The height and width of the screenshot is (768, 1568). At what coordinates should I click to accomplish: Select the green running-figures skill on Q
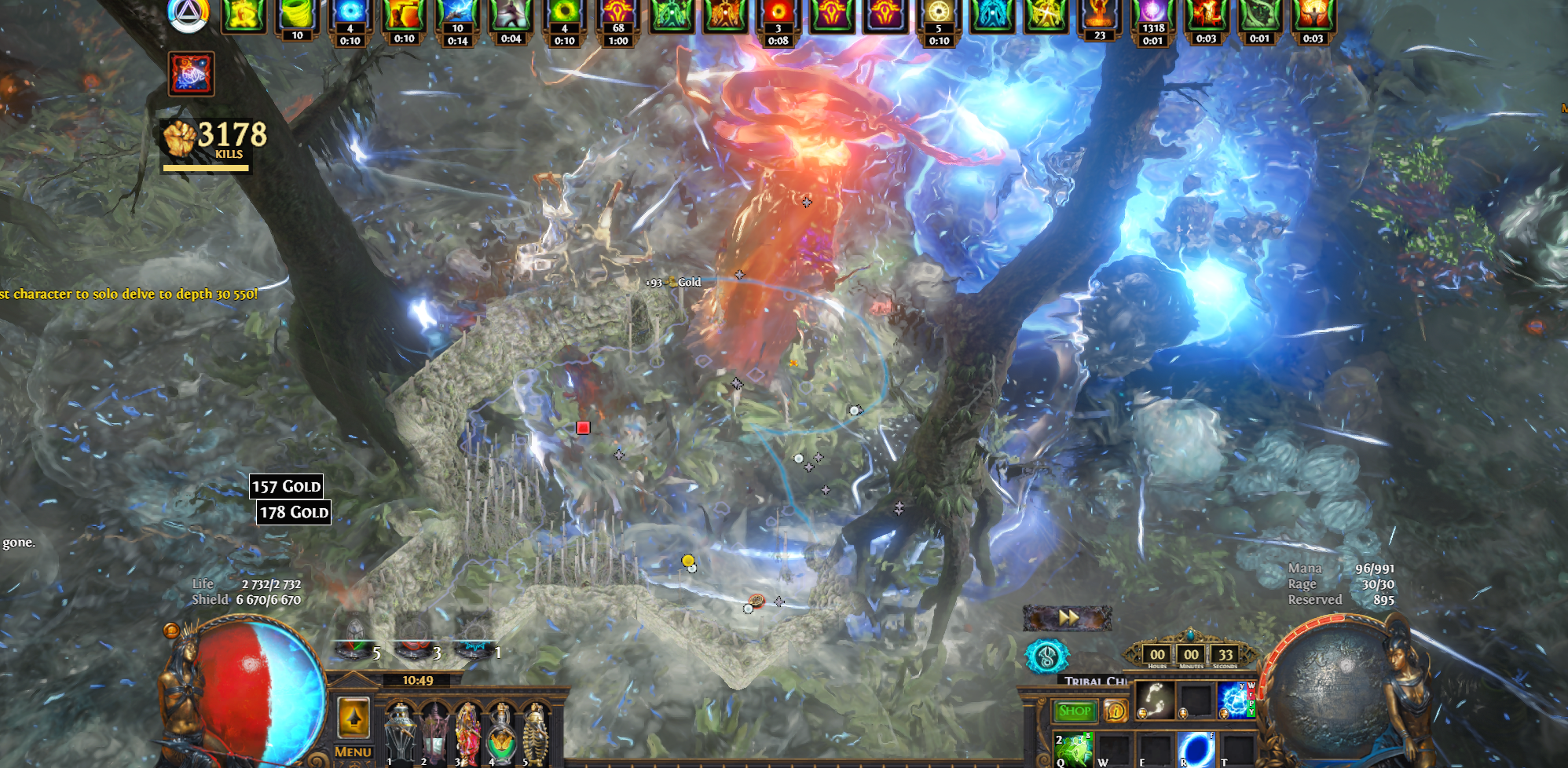tap(1073, 749)
